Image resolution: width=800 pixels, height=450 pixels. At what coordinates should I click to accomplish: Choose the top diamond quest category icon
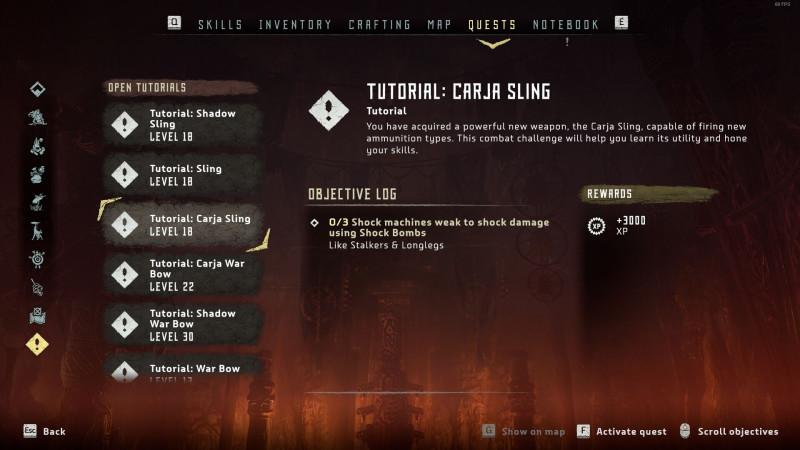tap(37, 89)
